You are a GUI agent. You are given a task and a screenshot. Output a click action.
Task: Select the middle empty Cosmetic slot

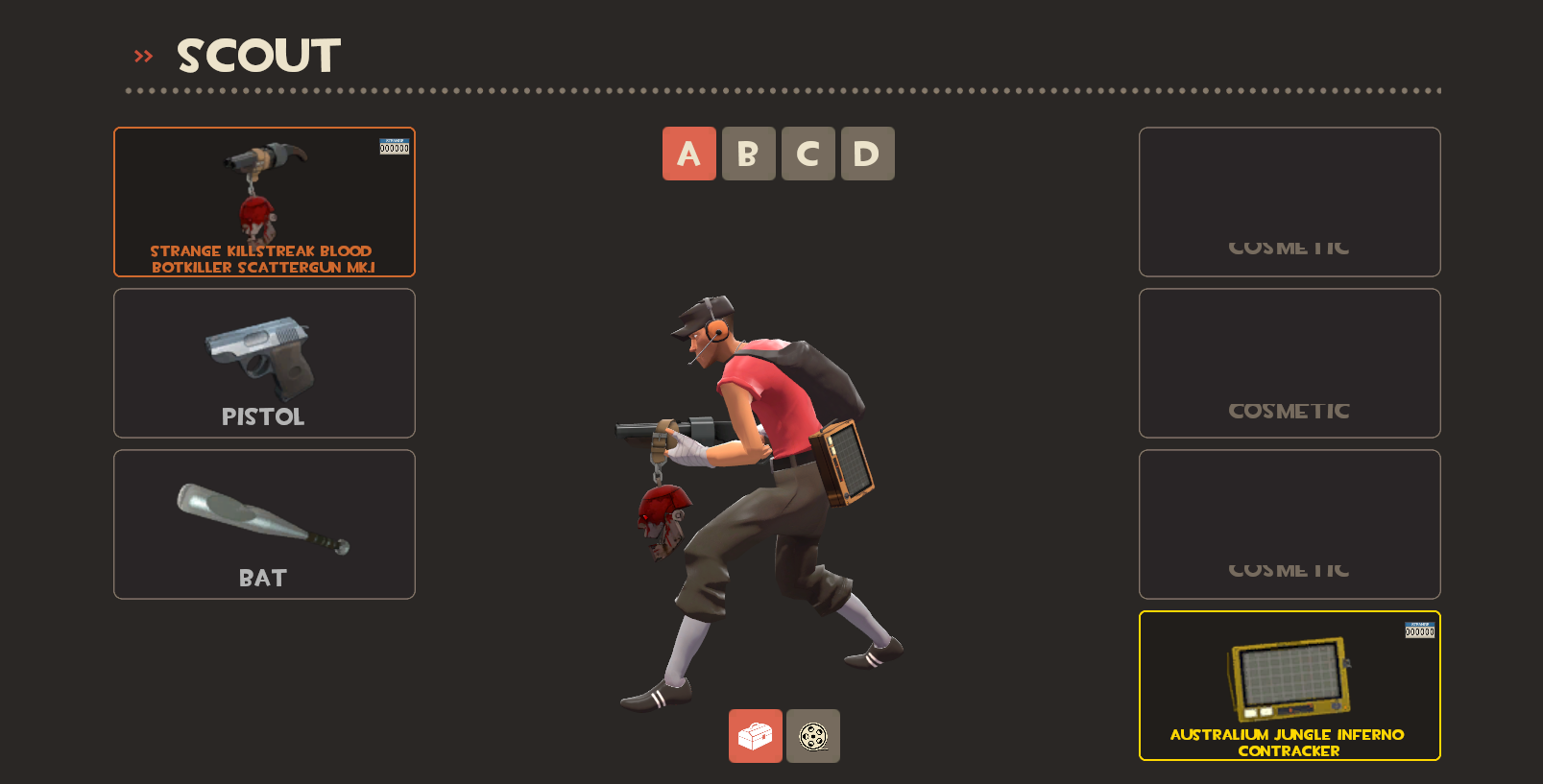click(x=1290, y=363)
